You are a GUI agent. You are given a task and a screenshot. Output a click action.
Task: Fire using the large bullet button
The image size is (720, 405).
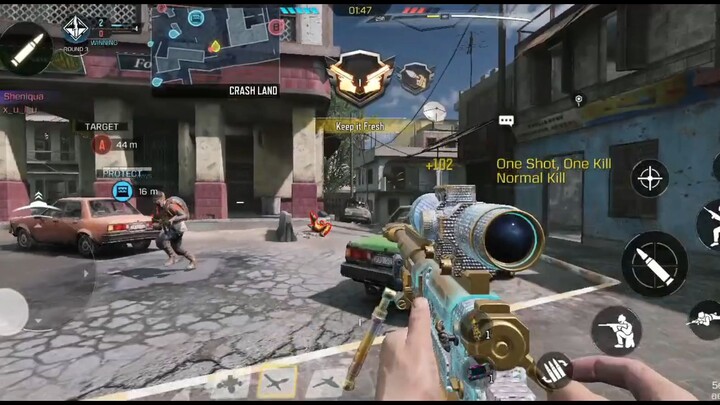tap(654, 264)
